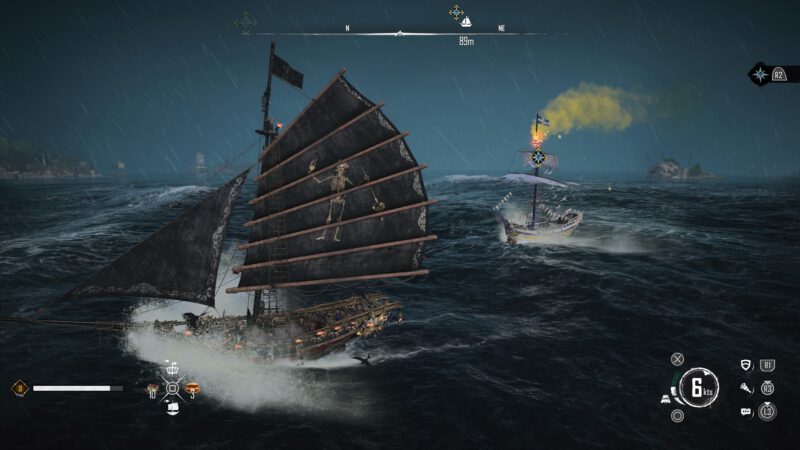The image size is (800, 450).
Task: Activate the shield brace icon
Action: (746, 366)
